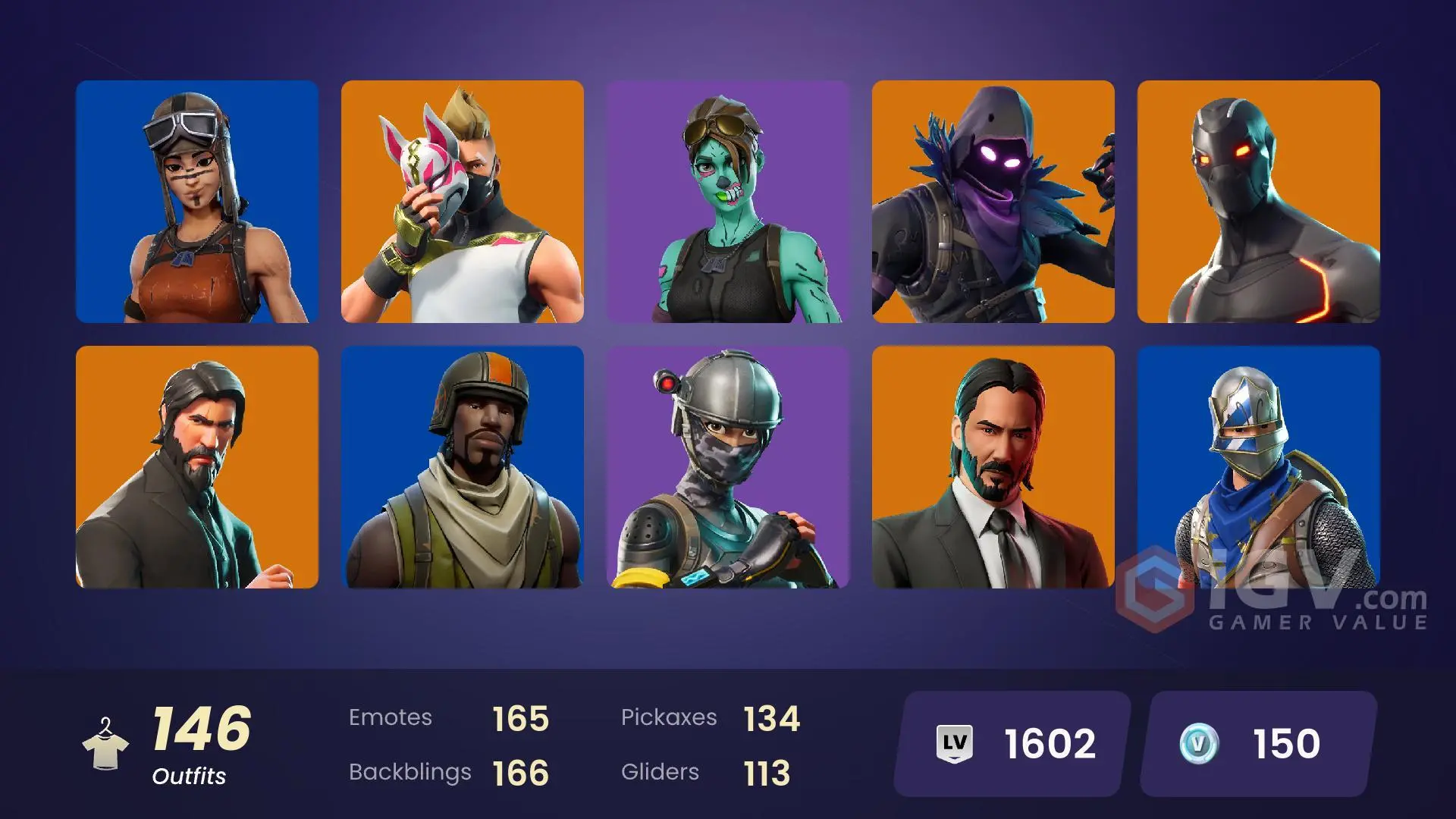
Task: Select the Aerial Assault Trooper skin
Action: point(463,466)
